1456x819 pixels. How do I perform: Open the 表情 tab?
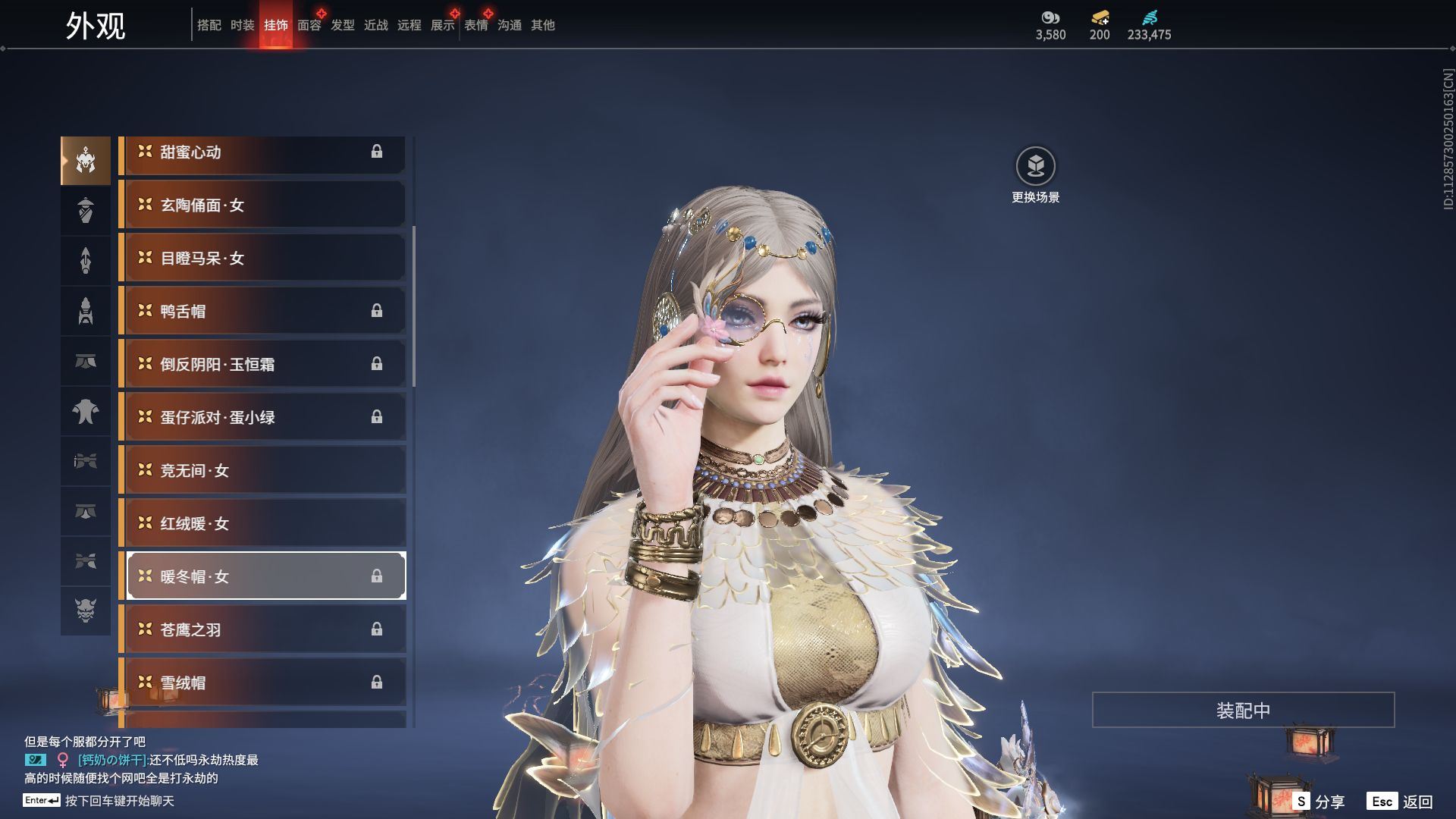click(x=475, y=25)
